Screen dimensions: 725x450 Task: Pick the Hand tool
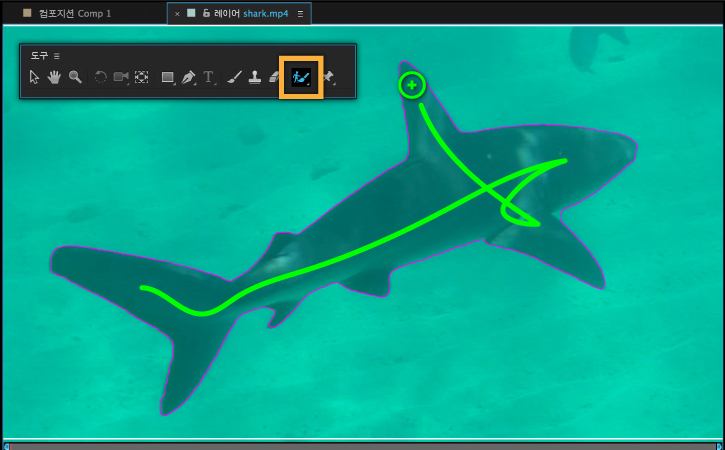point(54,77)
